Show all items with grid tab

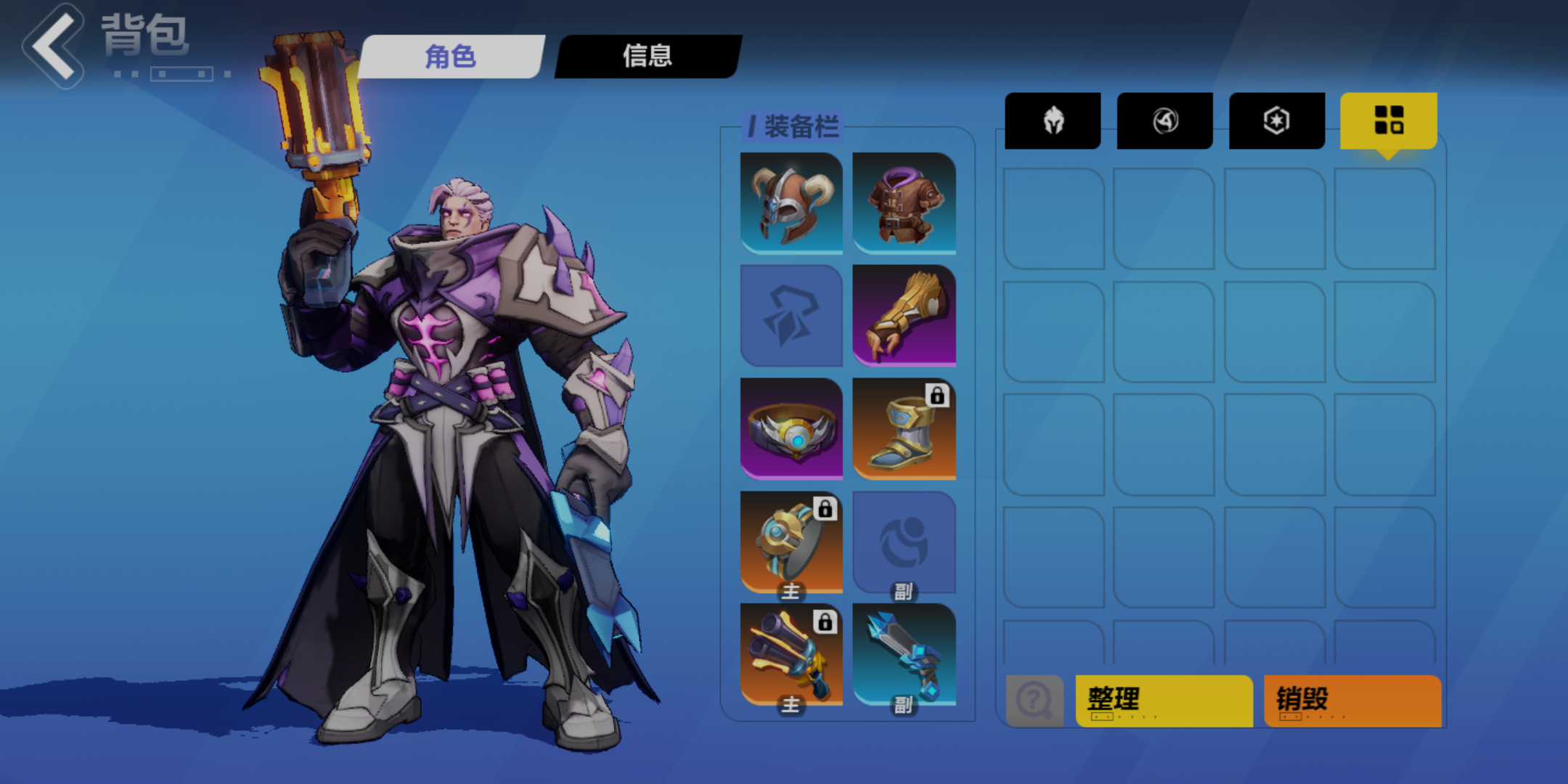tap(1388, 121)
